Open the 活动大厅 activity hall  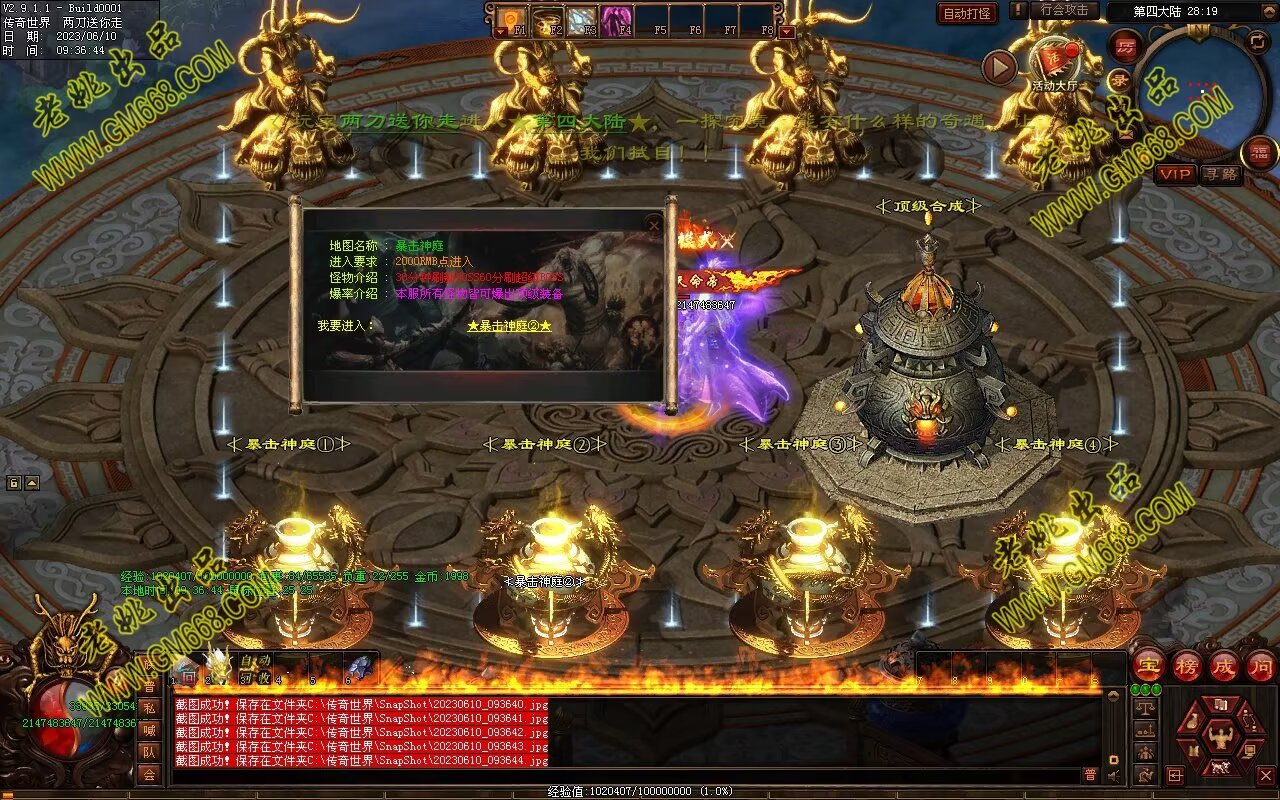pyautogui.click(x=1055, y=62)
